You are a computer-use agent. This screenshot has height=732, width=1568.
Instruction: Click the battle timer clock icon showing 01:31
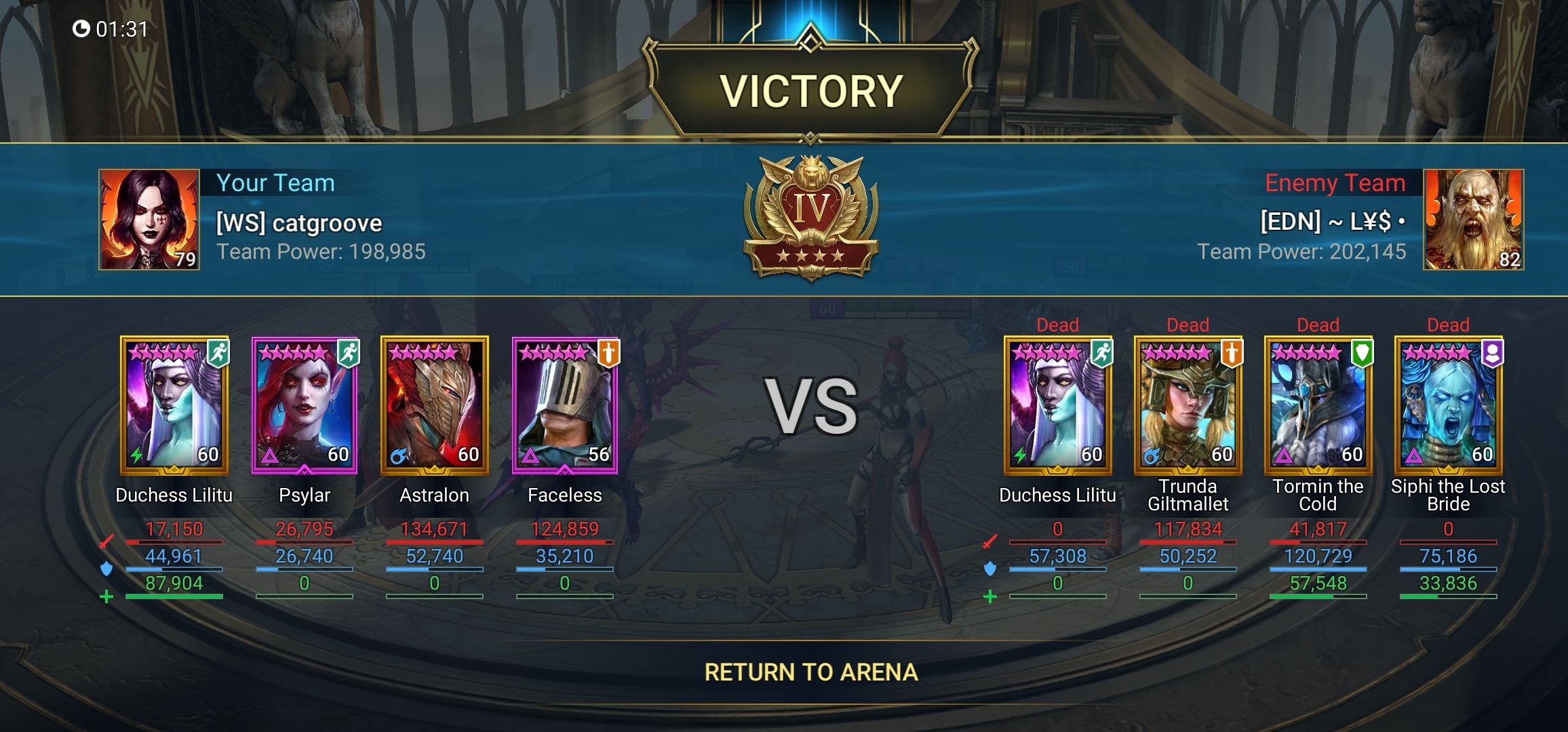pos(83,28)
